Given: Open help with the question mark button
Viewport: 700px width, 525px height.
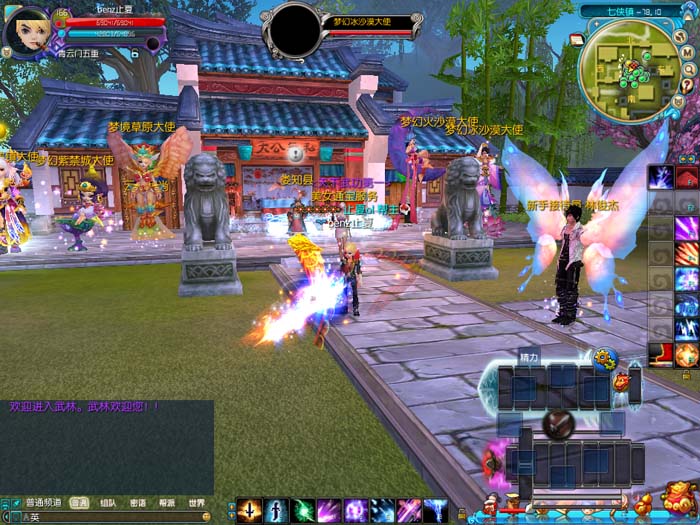Looking at the screenshot, I should click(686, 86).
